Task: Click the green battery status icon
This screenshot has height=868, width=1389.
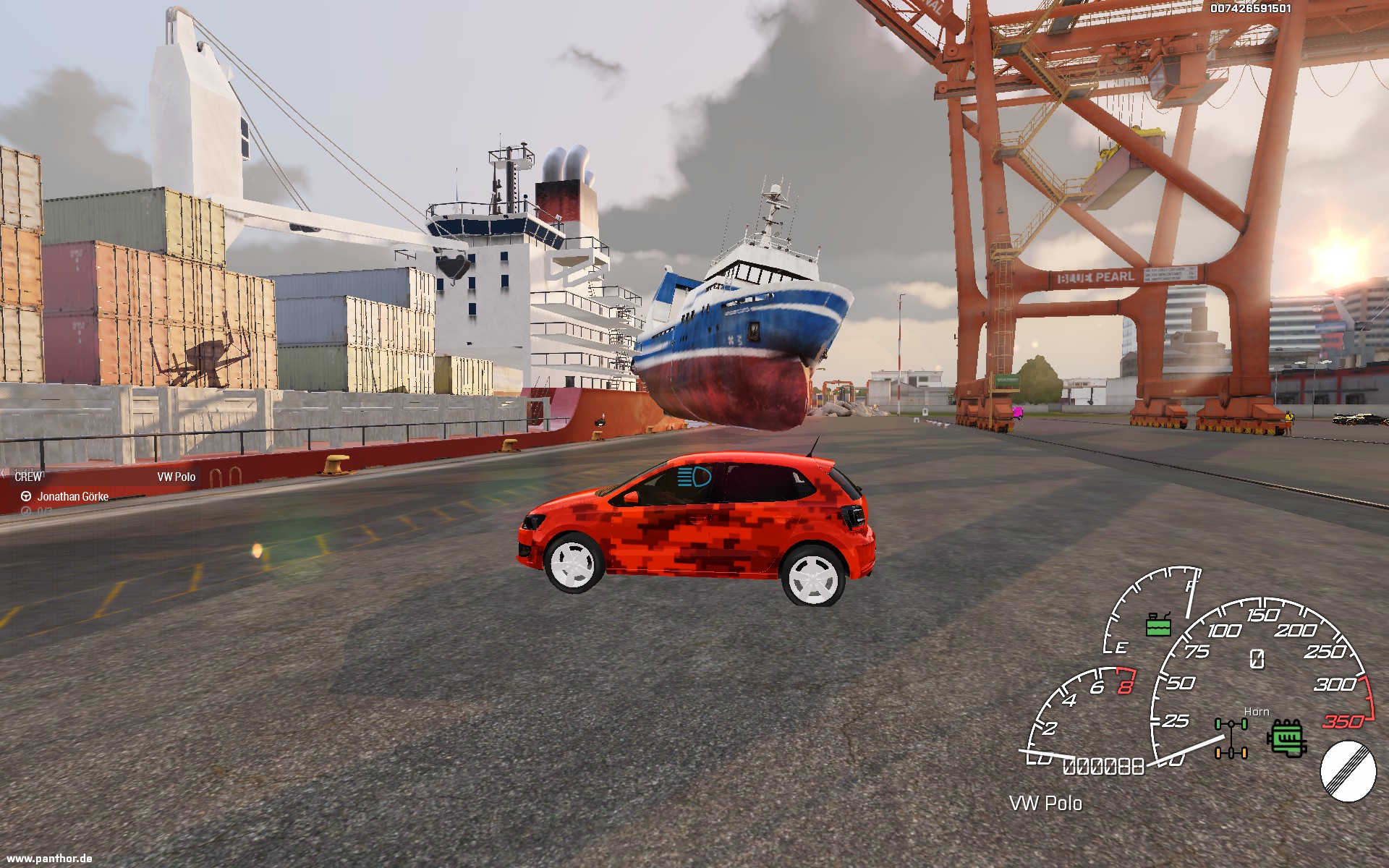Action: tap(1158, 624)
